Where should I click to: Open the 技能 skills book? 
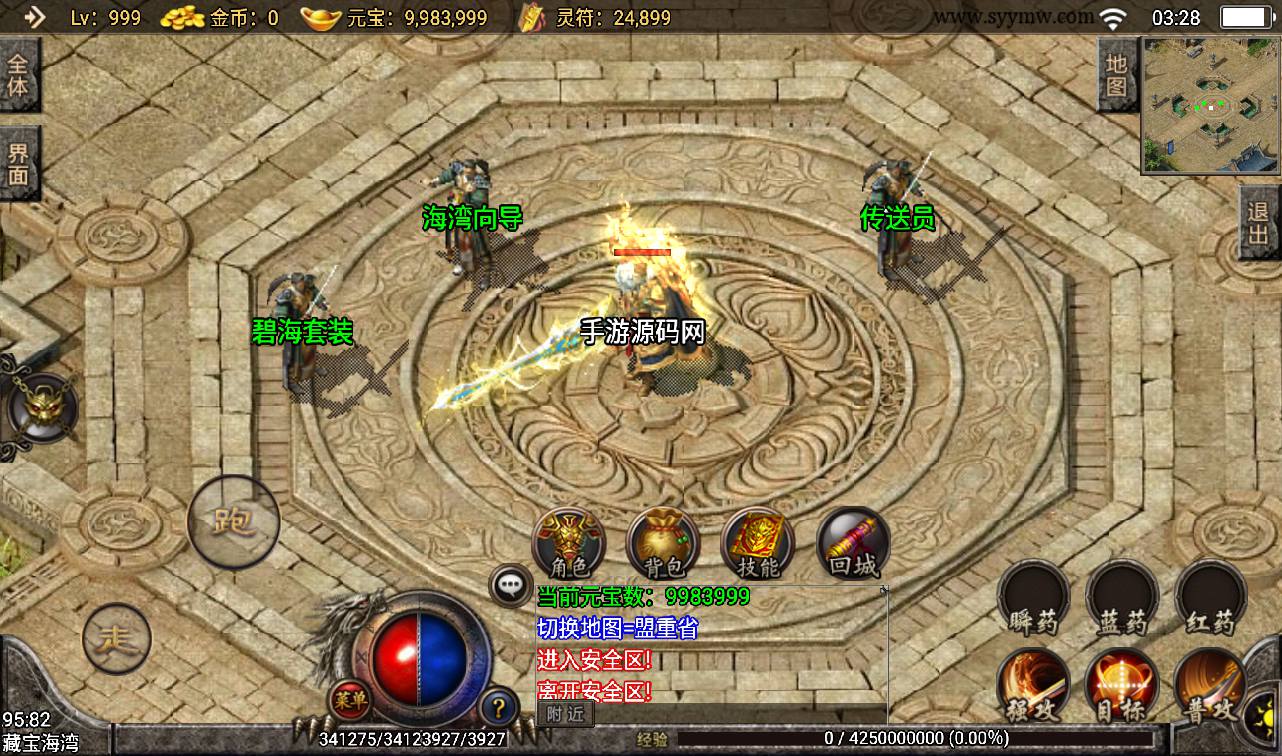(757, 544)
